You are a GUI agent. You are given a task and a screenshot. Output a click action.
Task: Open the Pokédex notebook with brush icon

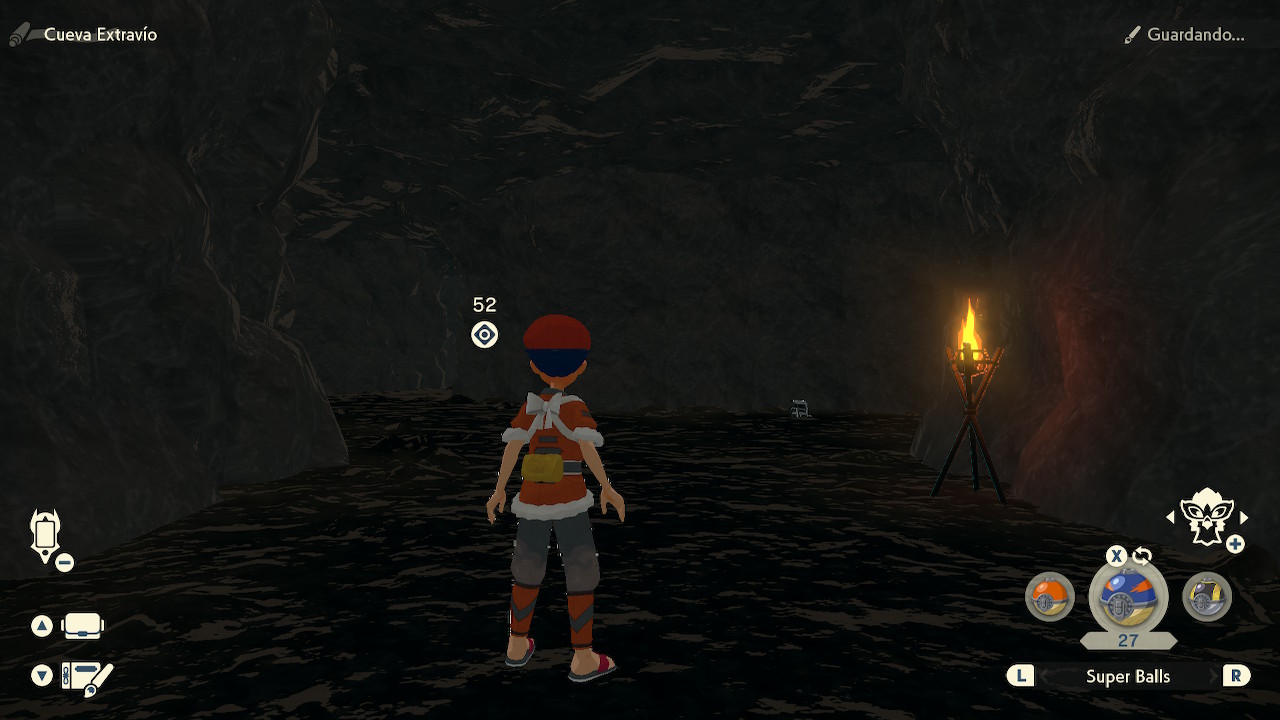(x=87, y=677)
